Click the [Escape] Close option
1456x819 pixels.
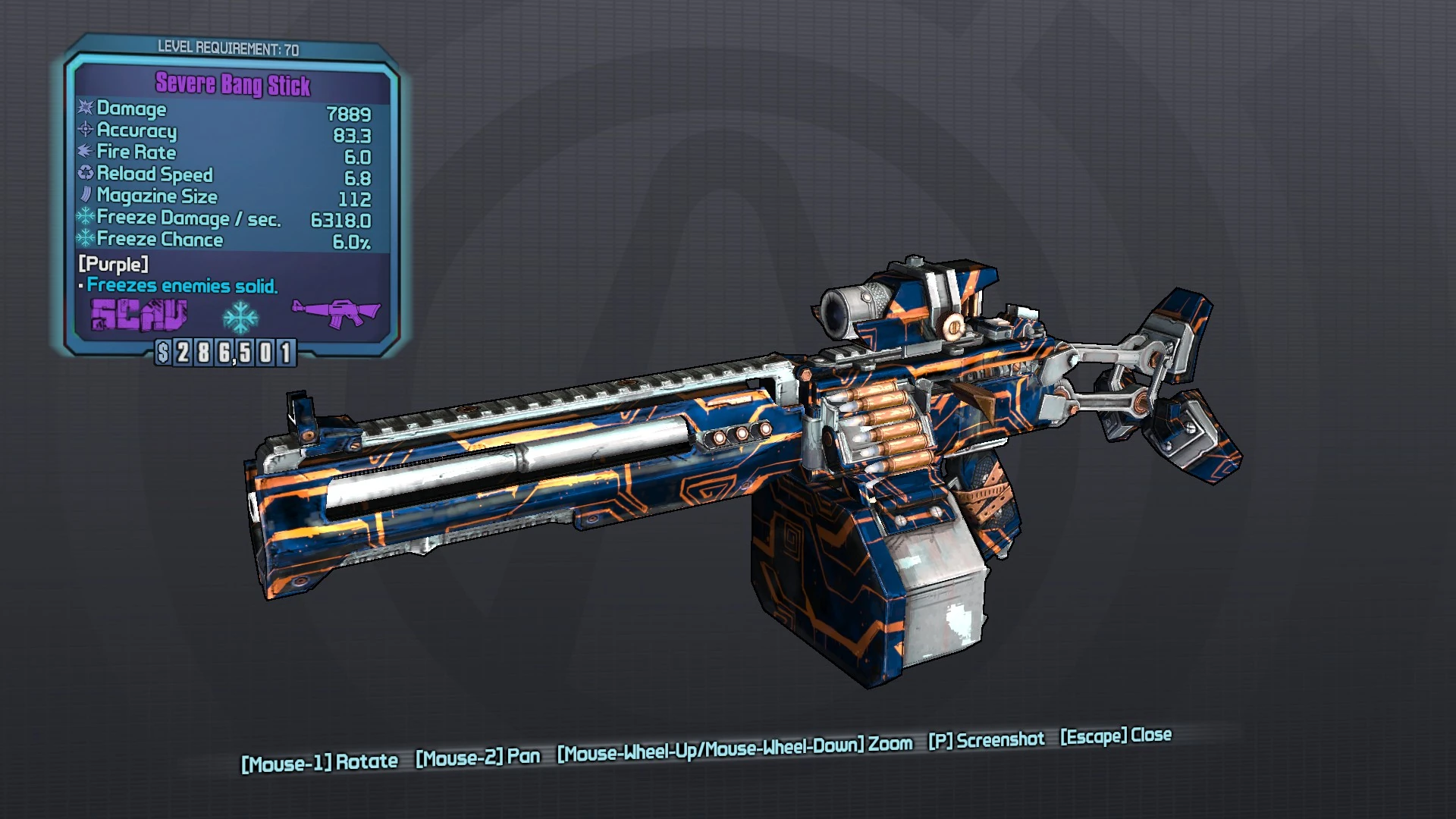(1115, 736)
